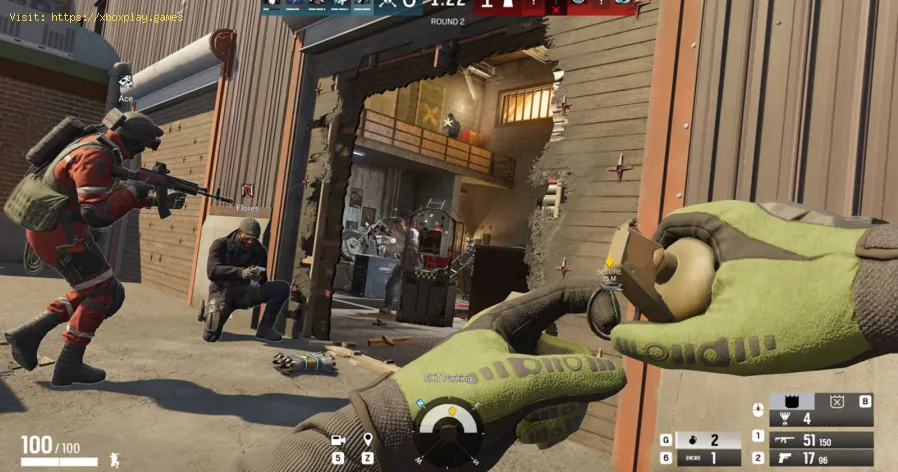Open the drone camera icon
The width and height of the screenshot is (898, 472).
(x=338, y=440)
